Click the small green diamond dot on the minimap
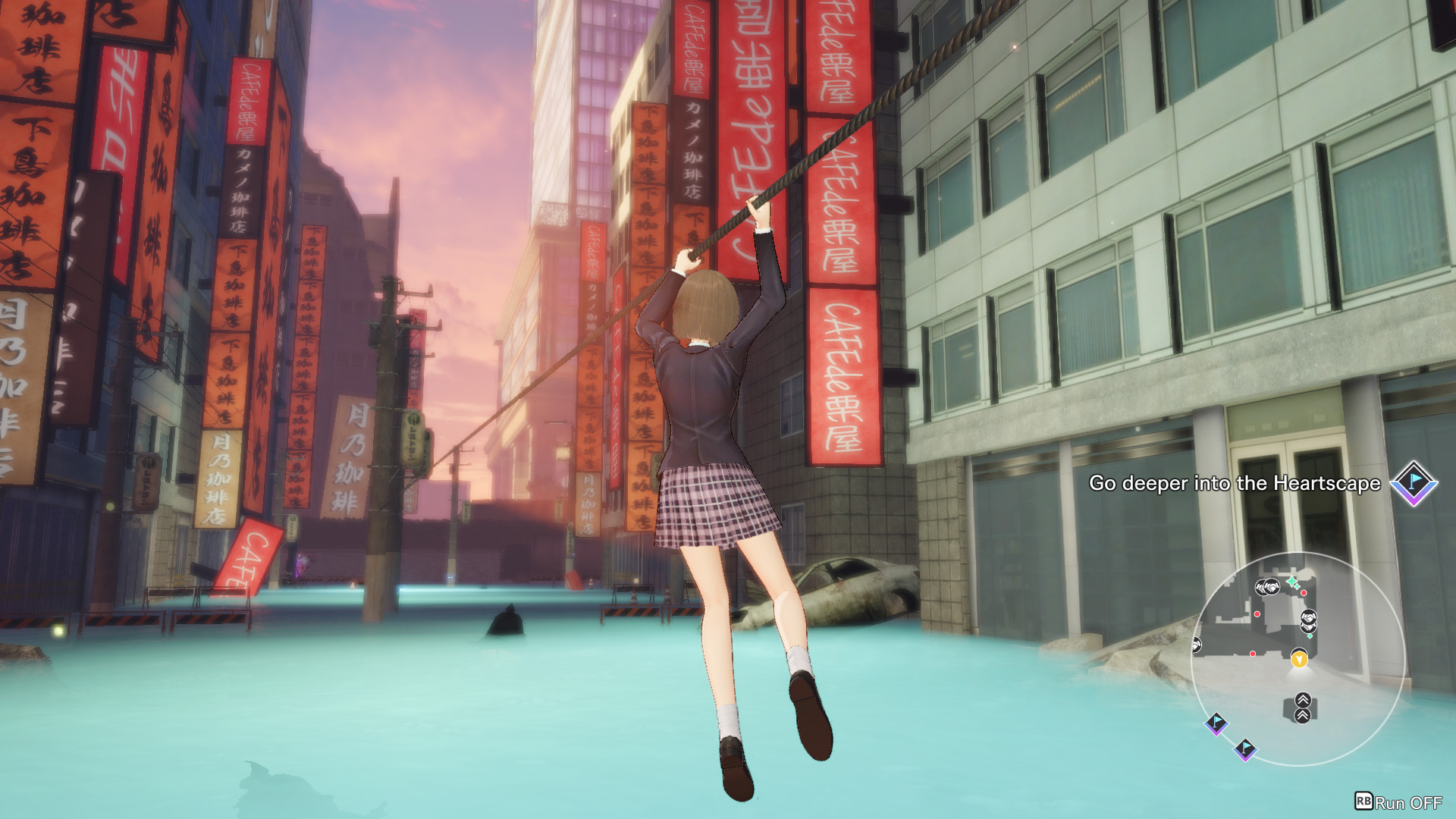 click(1310, 635)
